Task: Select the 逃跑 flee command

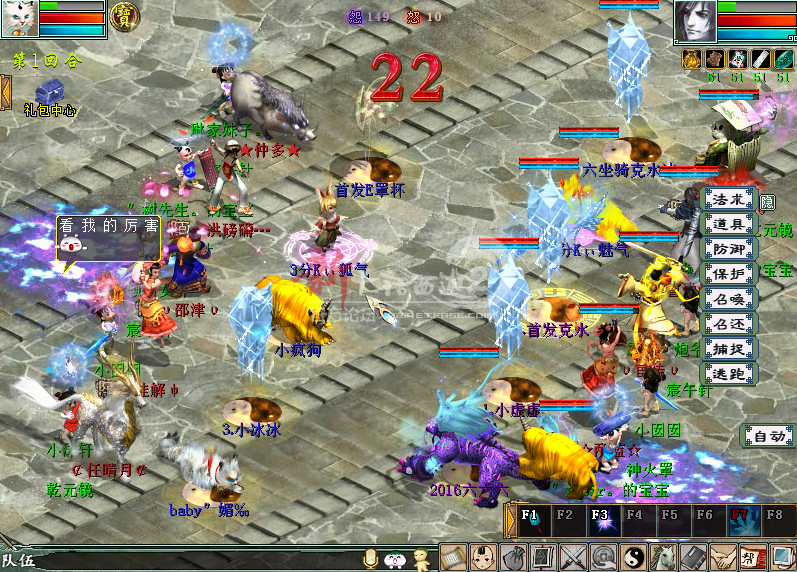Action: [728, 374]
